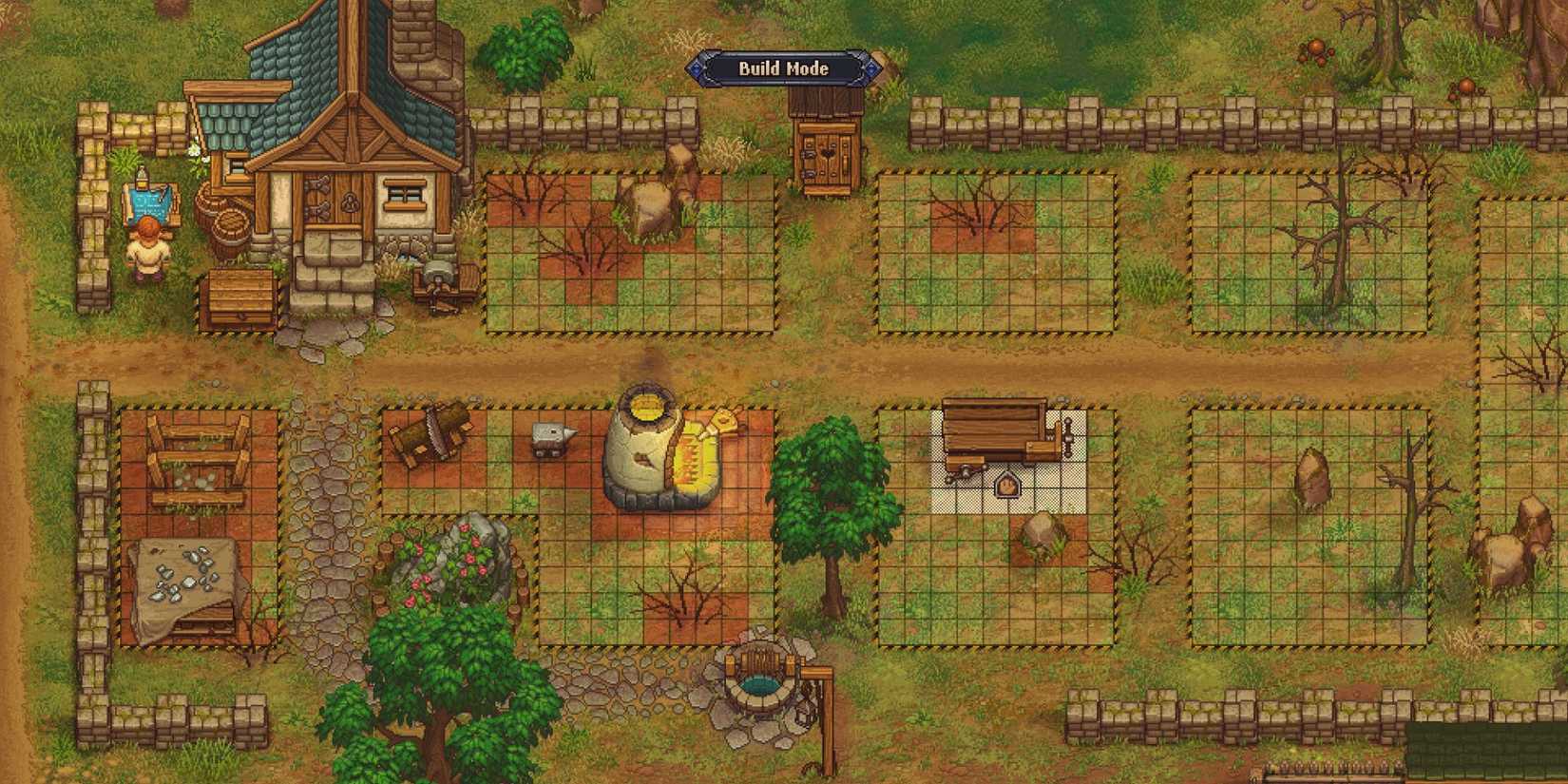The height and width of the screenshot is (784, 1568).
Task: Click the grinding wheel beside the house
Action: (x=439, y=276)
